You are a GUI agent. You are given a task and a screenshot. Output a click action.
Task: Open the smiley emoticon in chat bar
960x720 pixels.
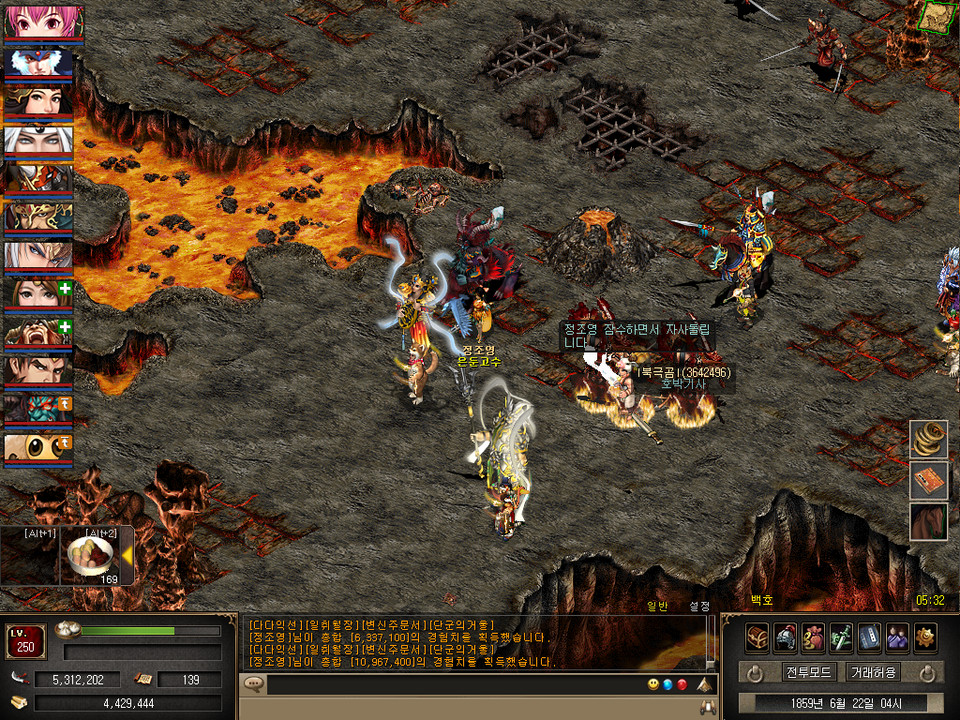click(653, 685)
